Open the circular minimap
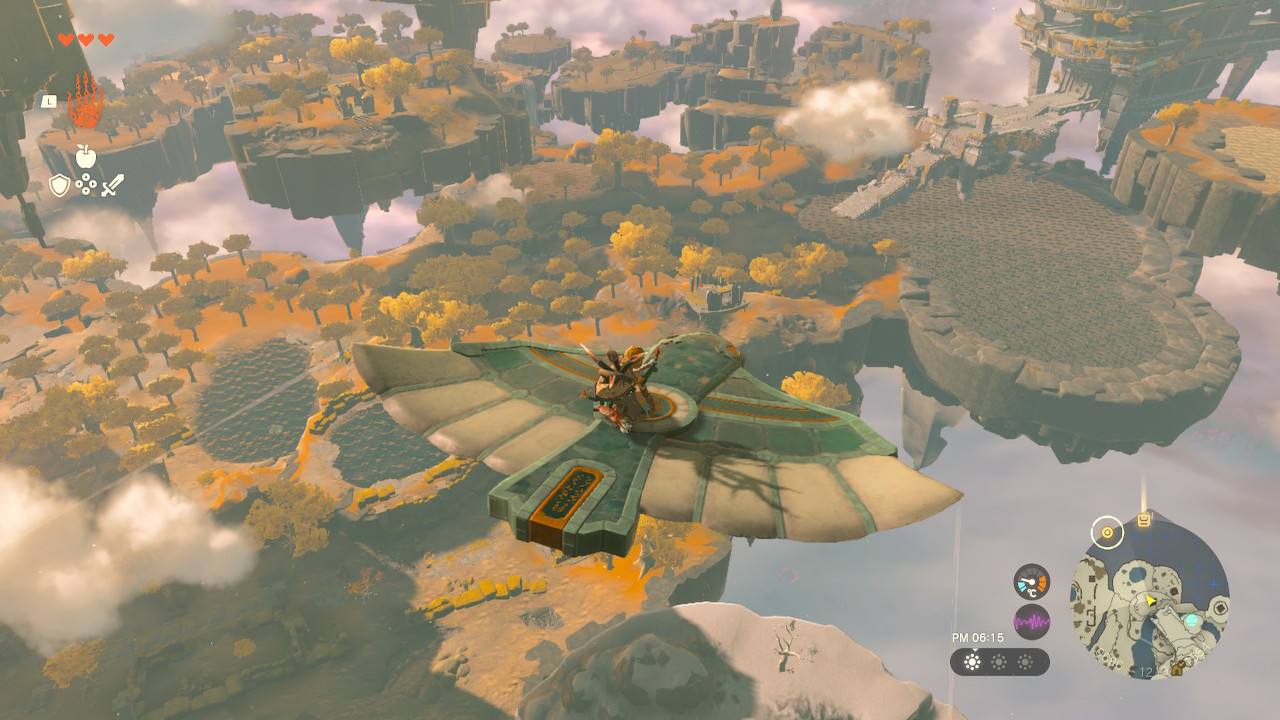The image size is (1280, 720). point(1150,598)
